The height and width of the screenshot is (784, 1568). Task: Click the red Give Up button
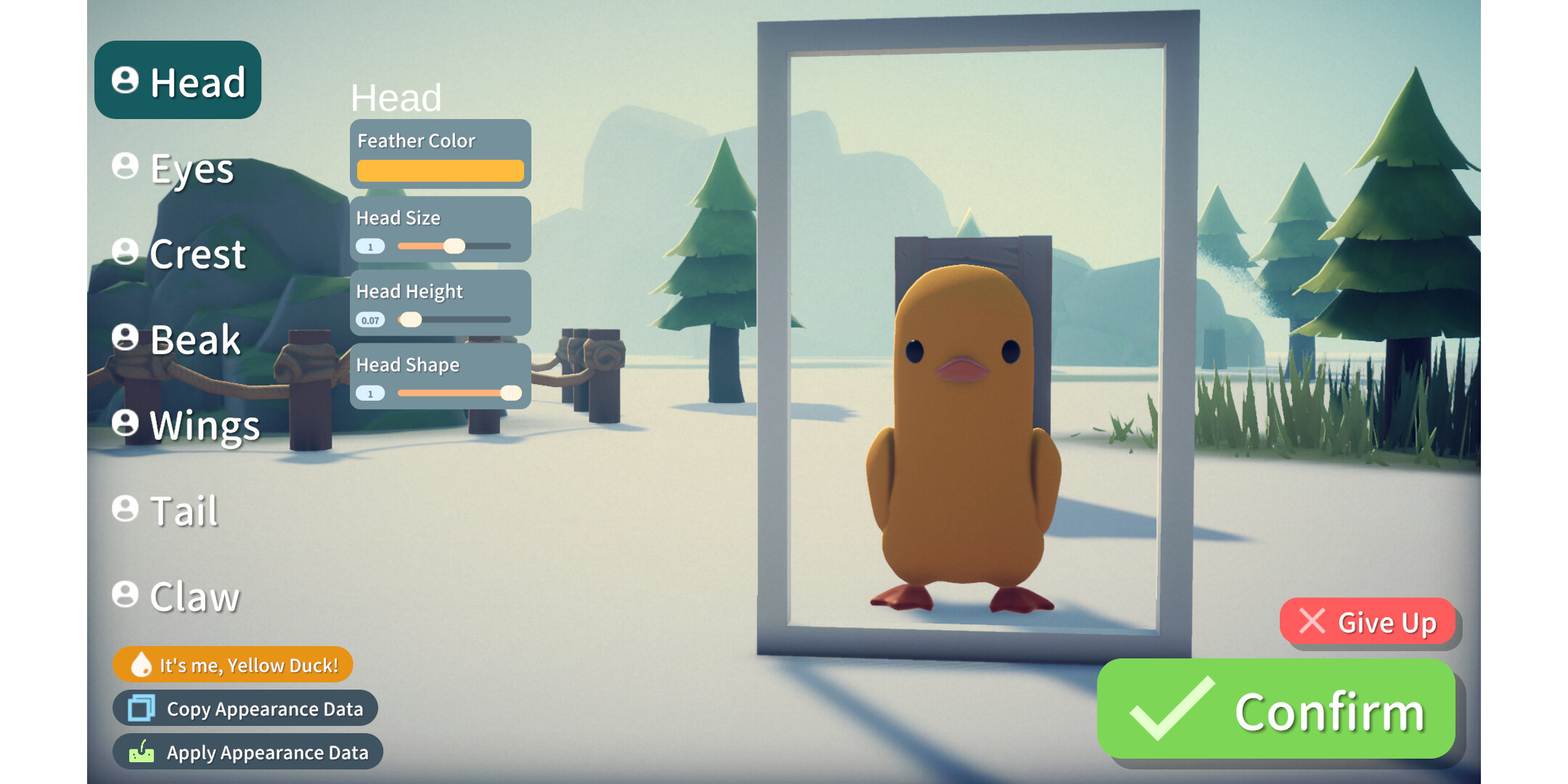pyautogui.click(x=1368, y=622)
